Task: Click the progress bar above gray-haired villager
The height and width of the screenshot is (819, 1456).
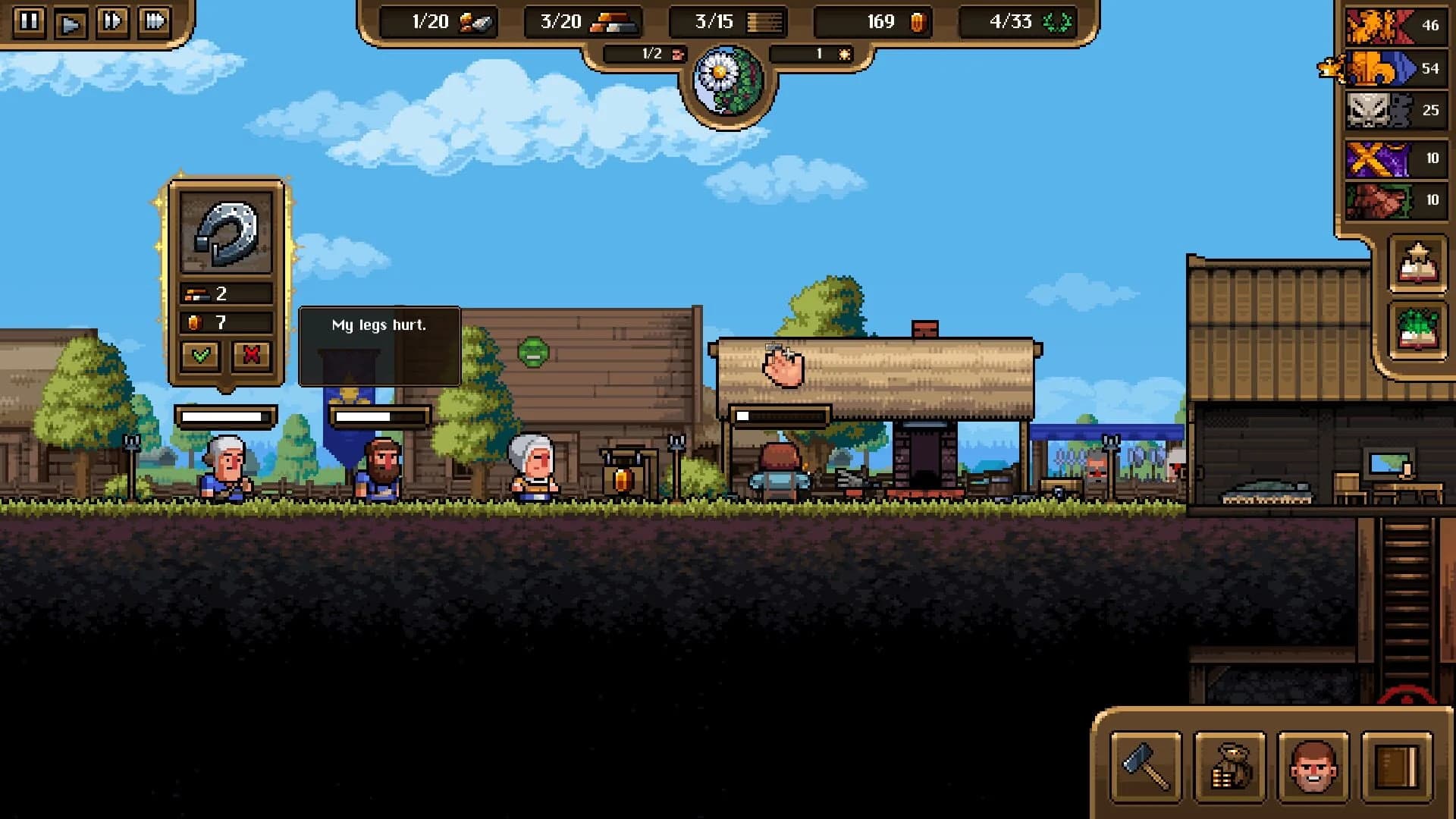Action: coord(227,414)
